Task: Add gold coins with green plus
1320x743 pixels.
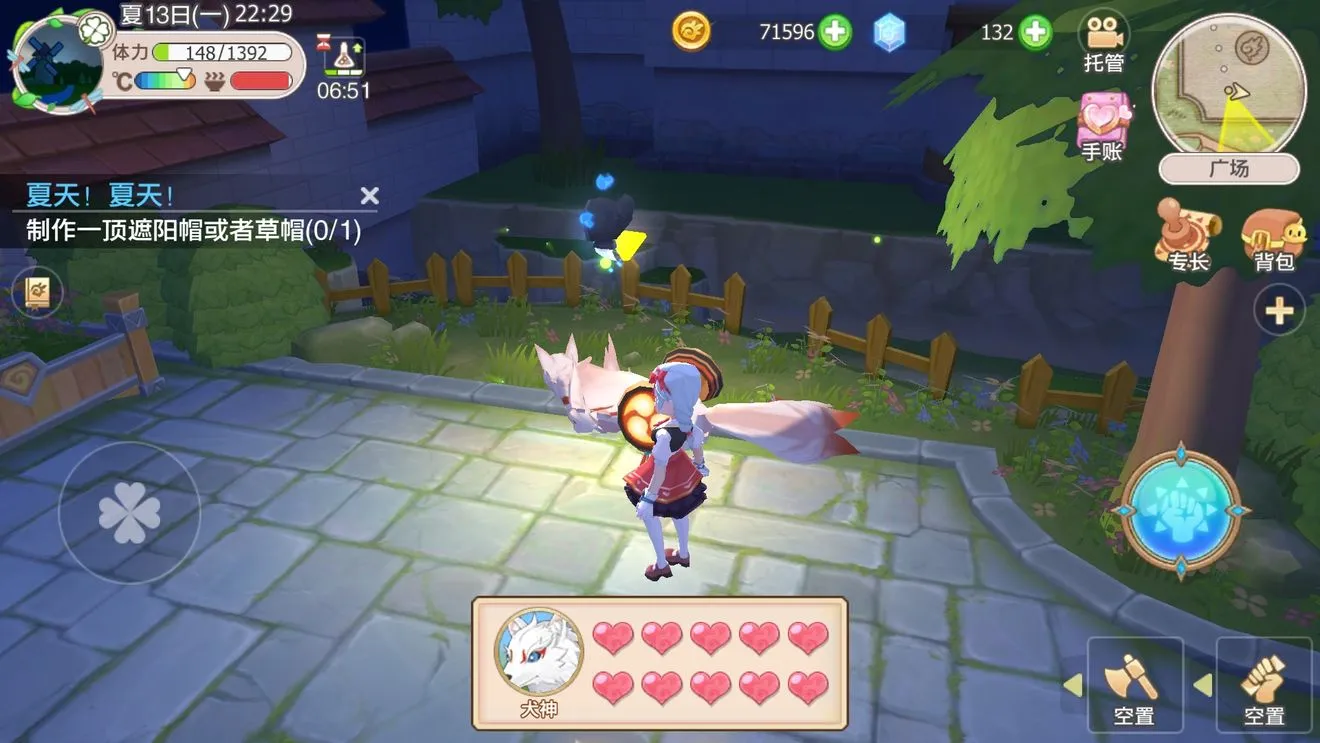Action: tap(835, 32)
